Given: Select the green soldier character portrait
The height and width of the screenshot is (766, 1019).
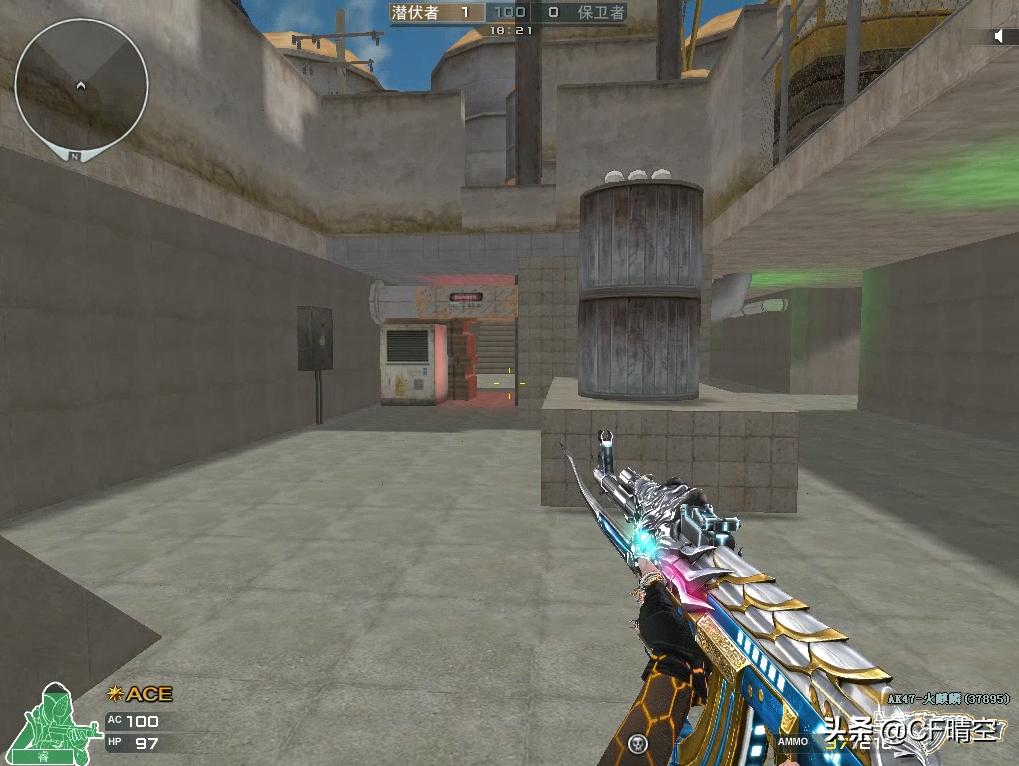Looking at the screenshot, I should point(60,722).
